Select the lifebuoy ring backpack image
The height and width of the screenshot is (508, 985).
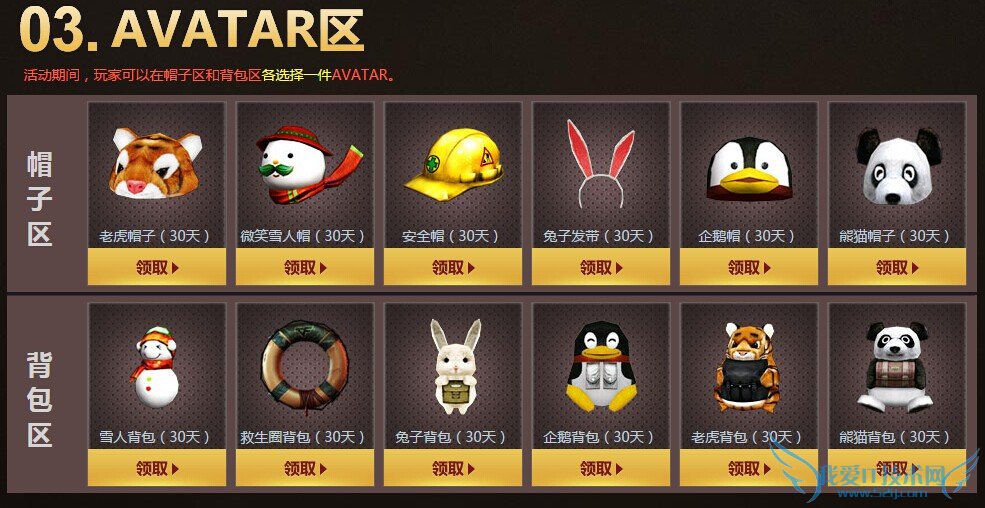click(305, 365)
